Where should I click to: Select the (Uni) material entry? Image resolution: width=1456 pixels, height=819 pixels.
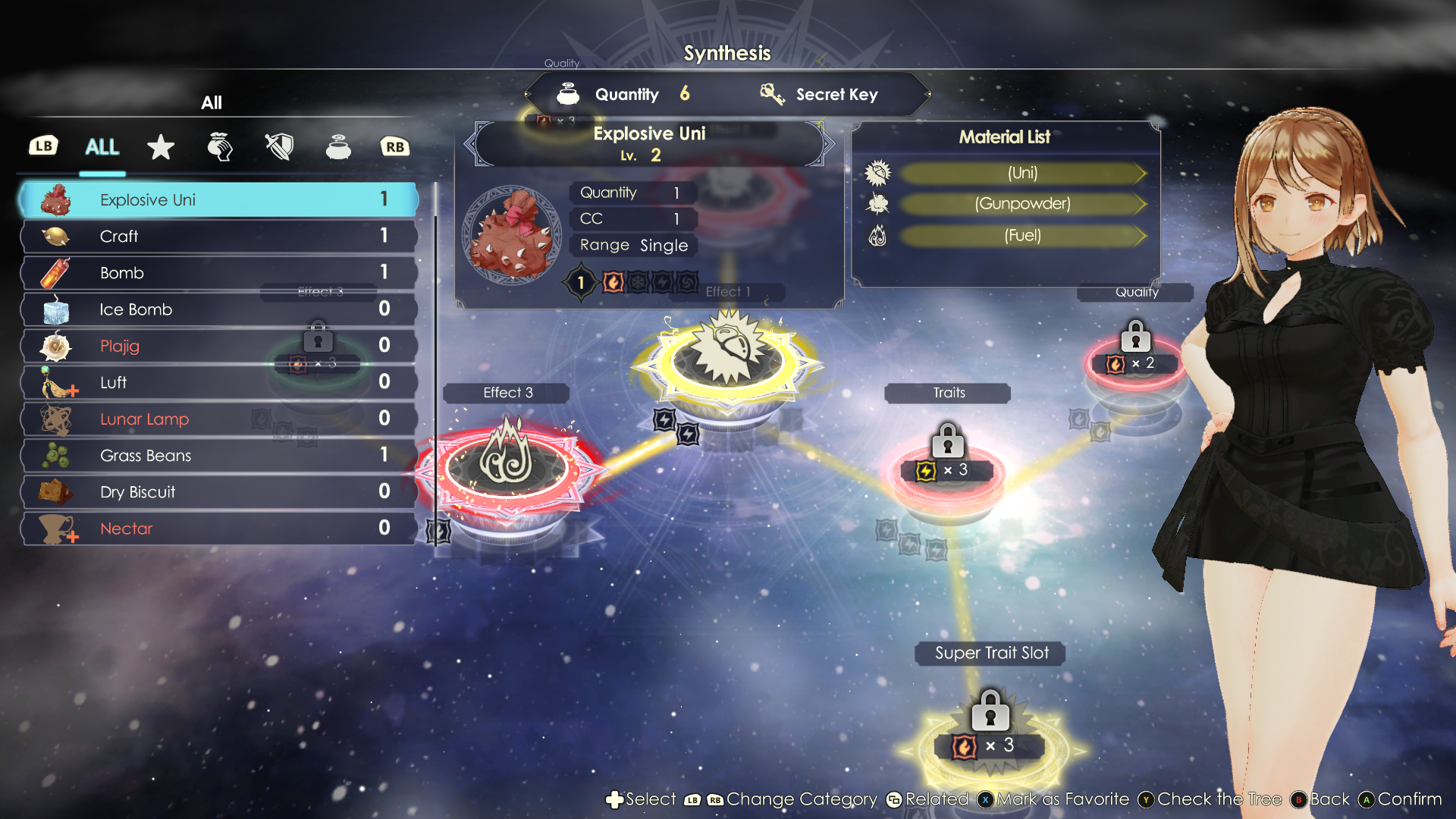1022,173
